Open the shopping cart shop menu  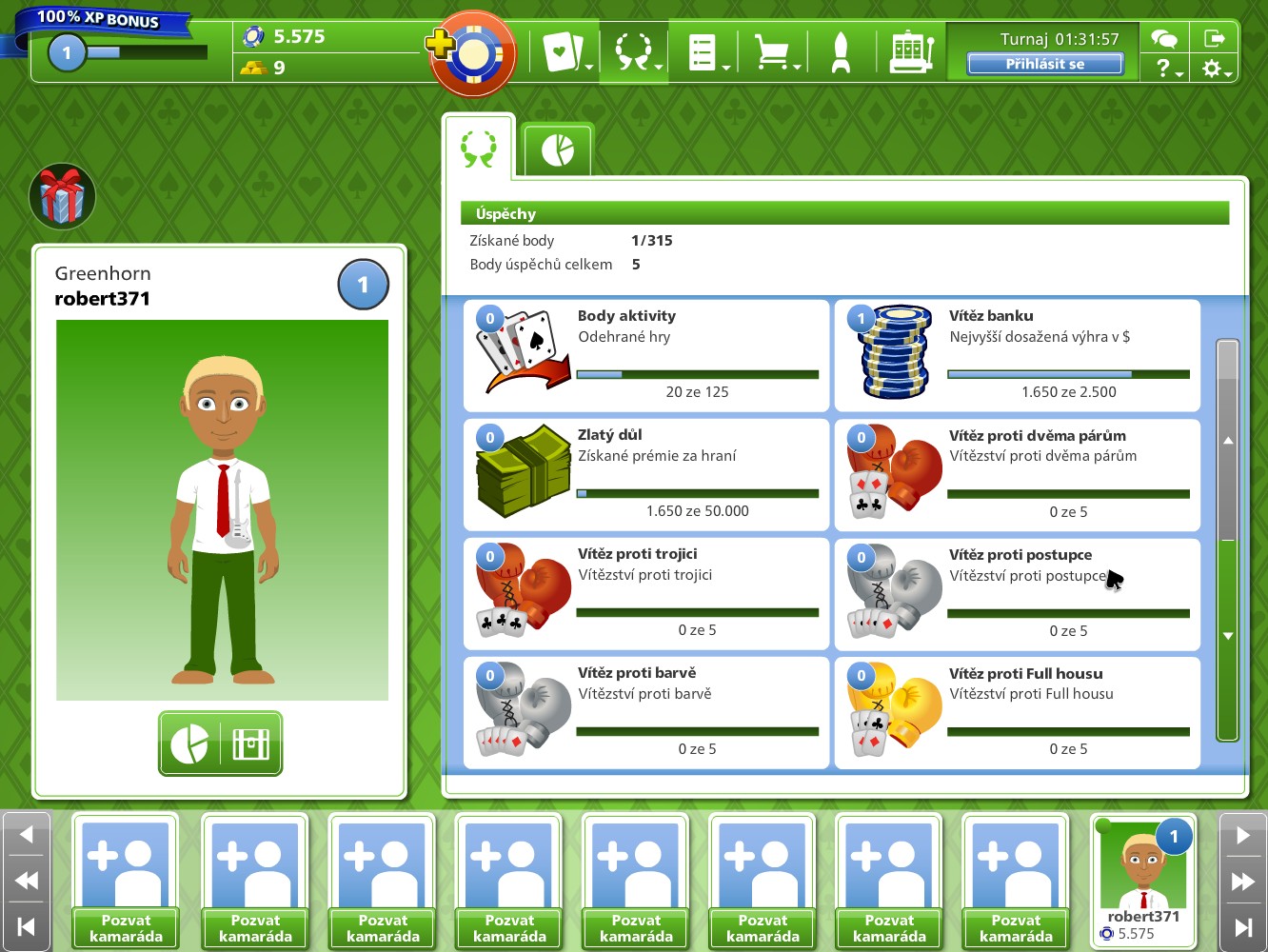click(x=774, y=52)
